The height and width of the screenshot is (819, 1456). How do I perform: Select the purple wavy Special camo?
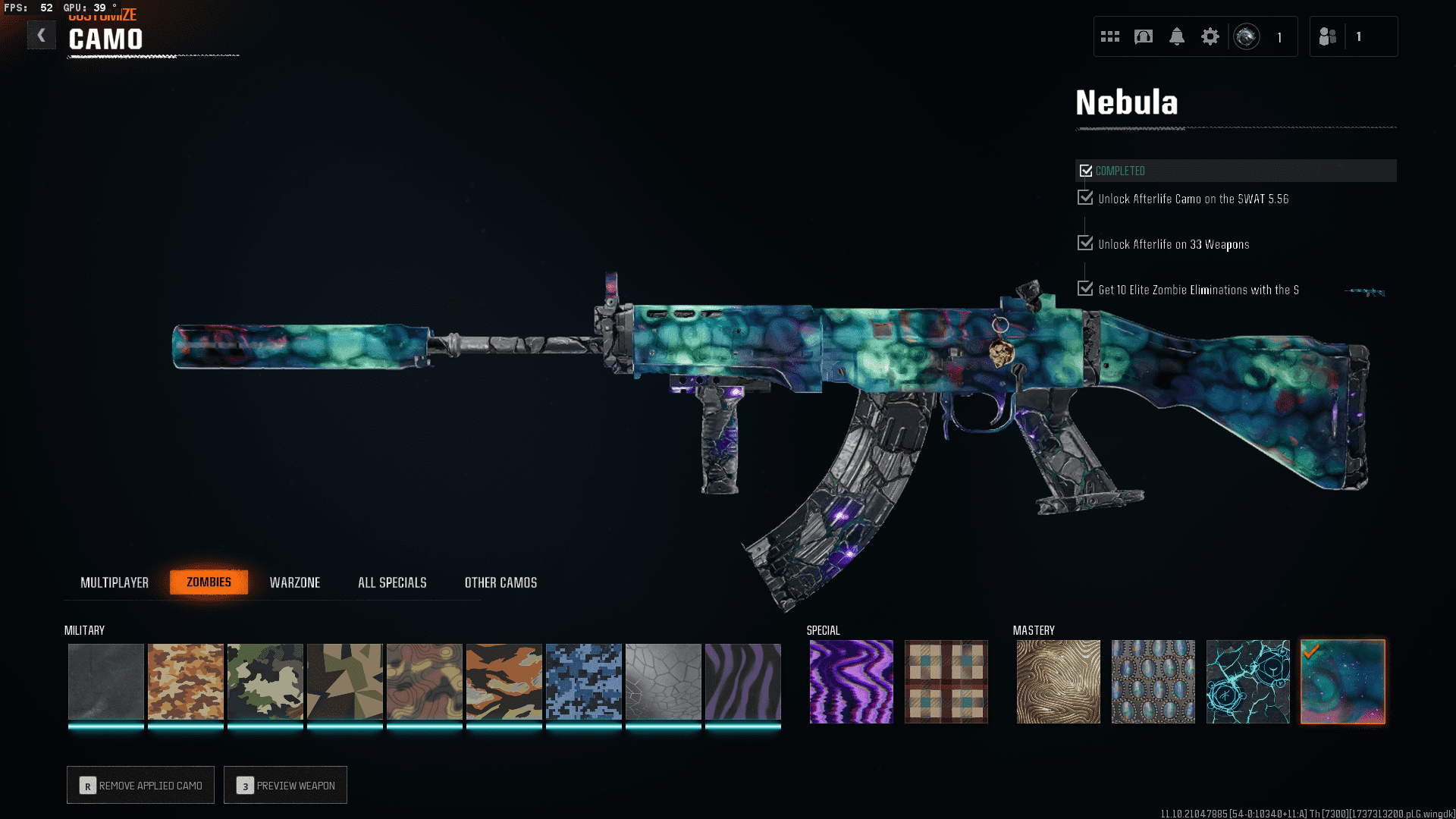[x=851, y=681]
